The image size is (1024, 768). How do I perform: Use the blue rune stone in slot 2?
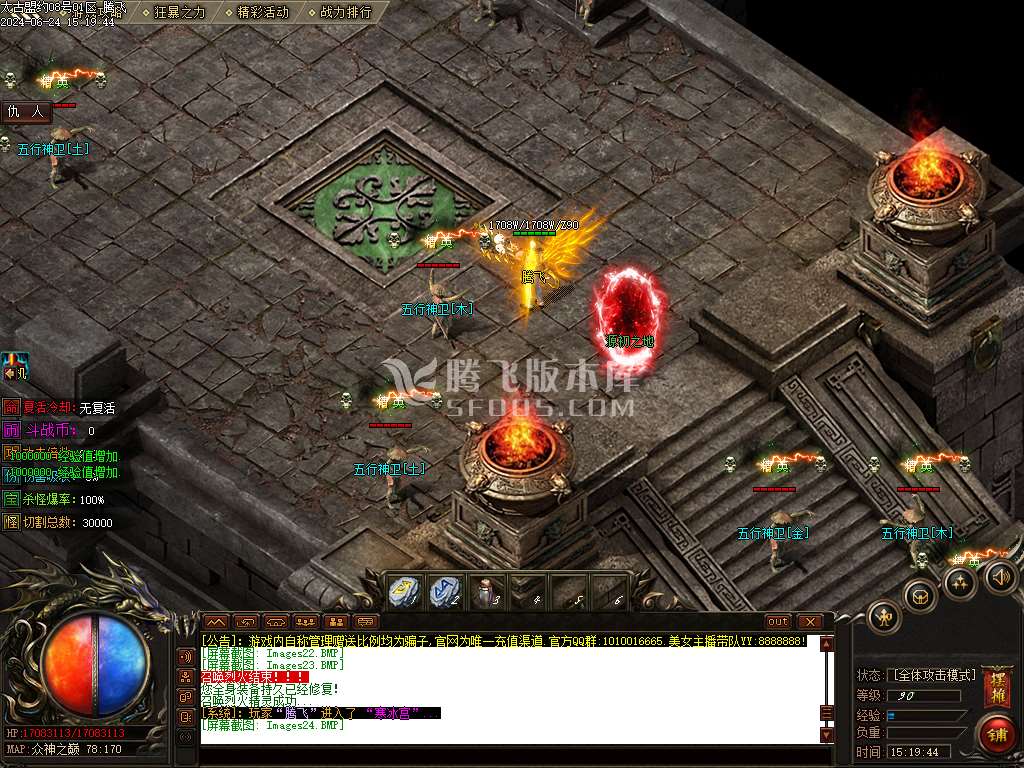click(x=445, y=592)
